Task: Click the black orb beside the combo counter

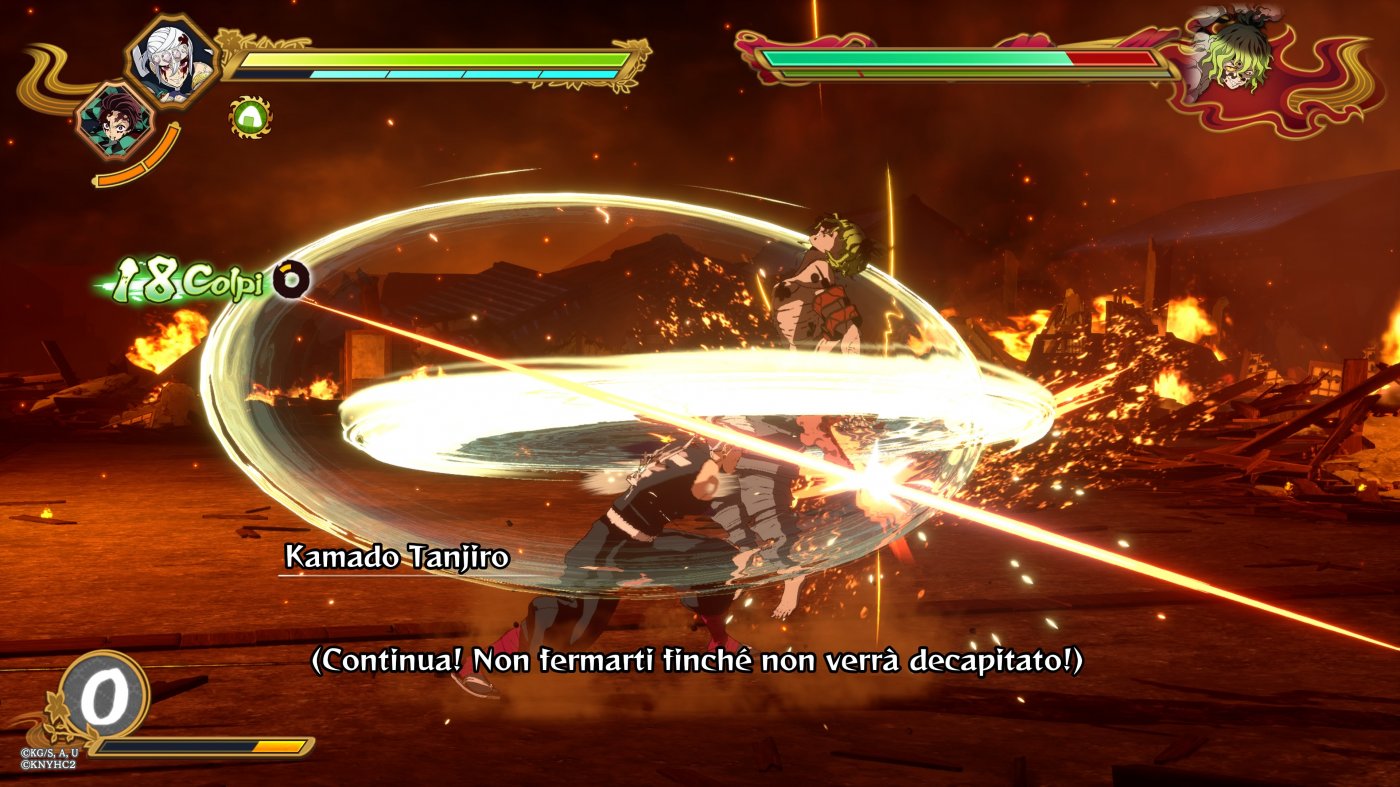Action: 290,279
